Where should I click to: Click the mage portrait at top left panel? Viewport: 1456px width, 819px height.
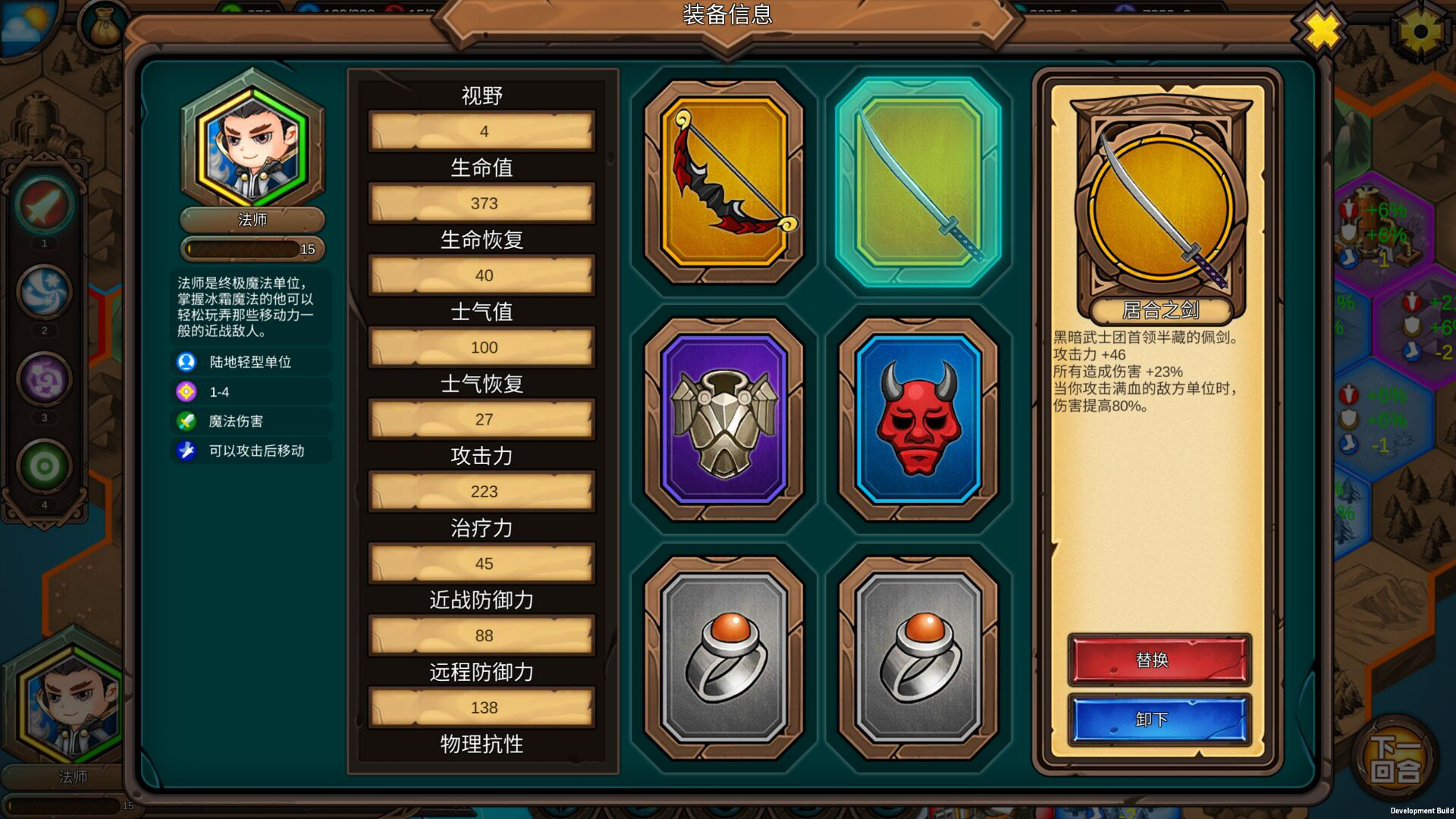pyautogui.click(x=252, y=144)
